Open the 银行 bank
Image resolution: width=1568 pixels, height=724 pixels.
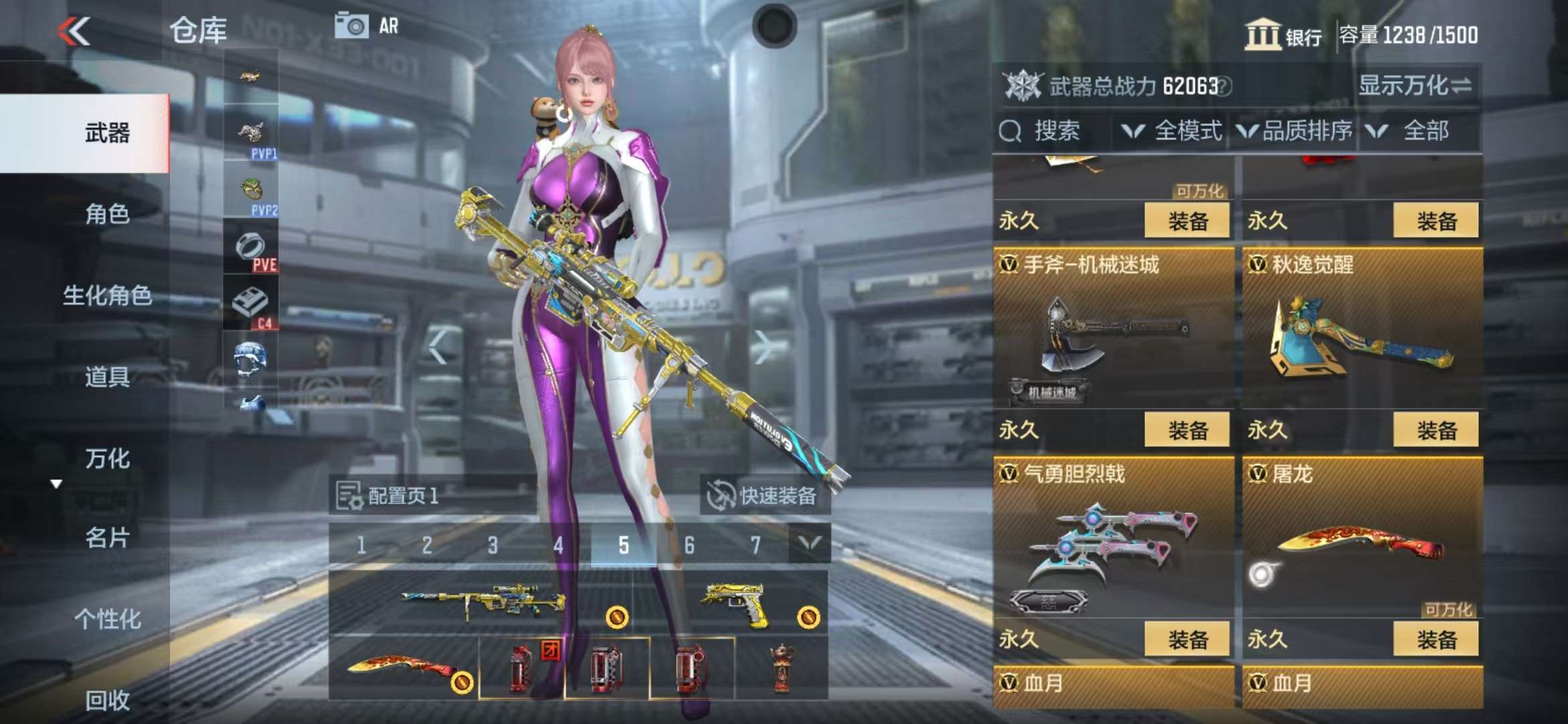(x=1283, y=35)
